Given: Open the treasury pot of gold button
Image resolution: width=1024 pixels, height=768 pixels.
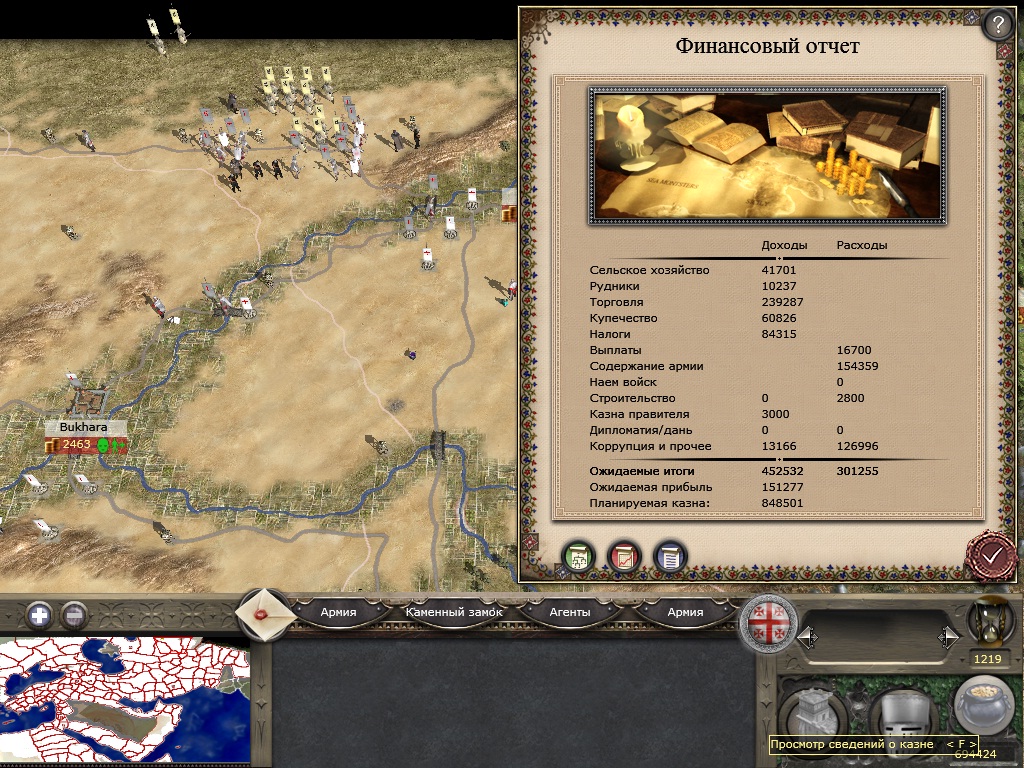Looking at the screenshot, I should click(983, 707).
